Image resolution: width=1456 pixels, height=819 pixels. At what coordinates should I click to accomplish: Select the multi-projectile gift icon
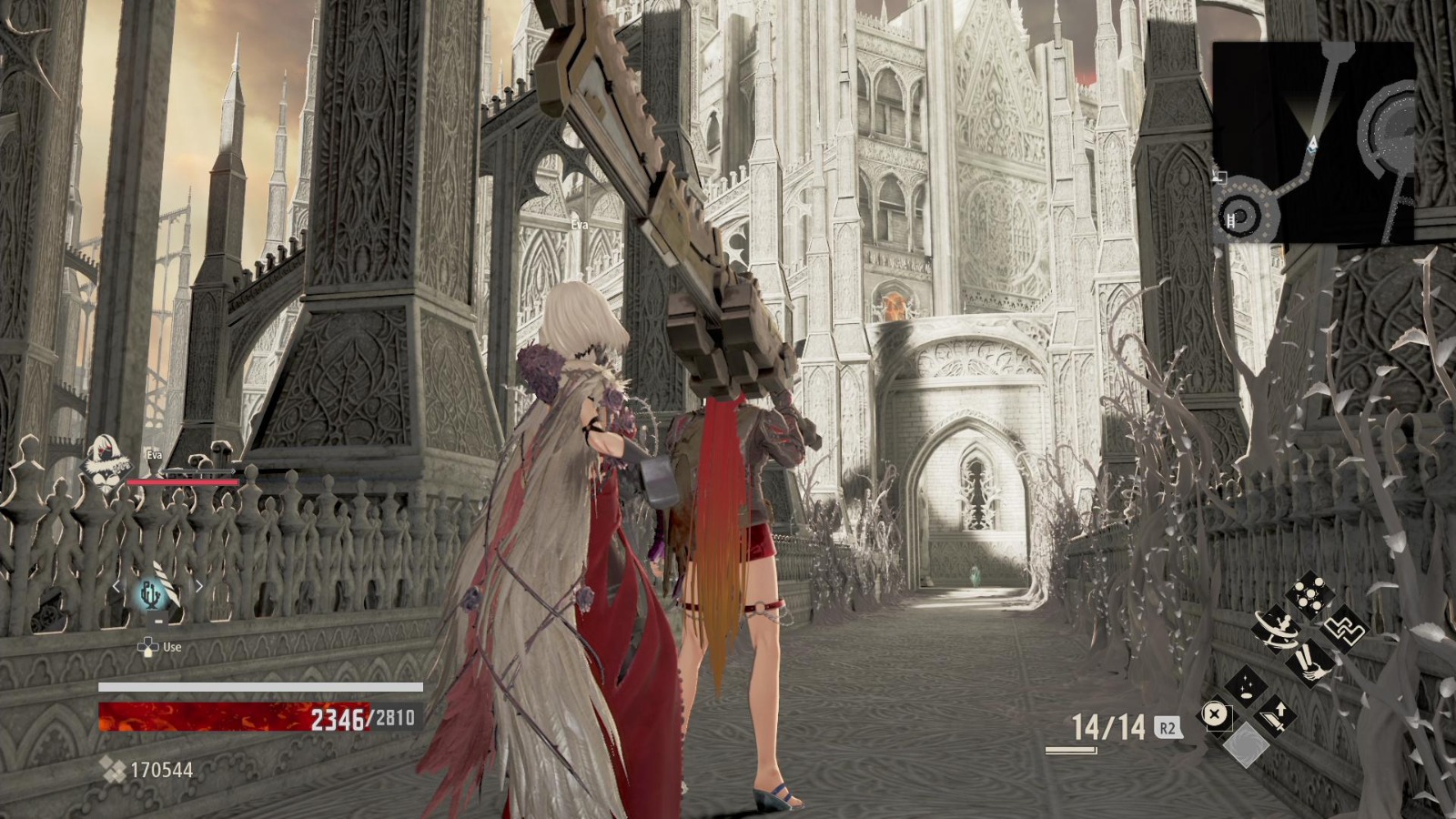1309,591
